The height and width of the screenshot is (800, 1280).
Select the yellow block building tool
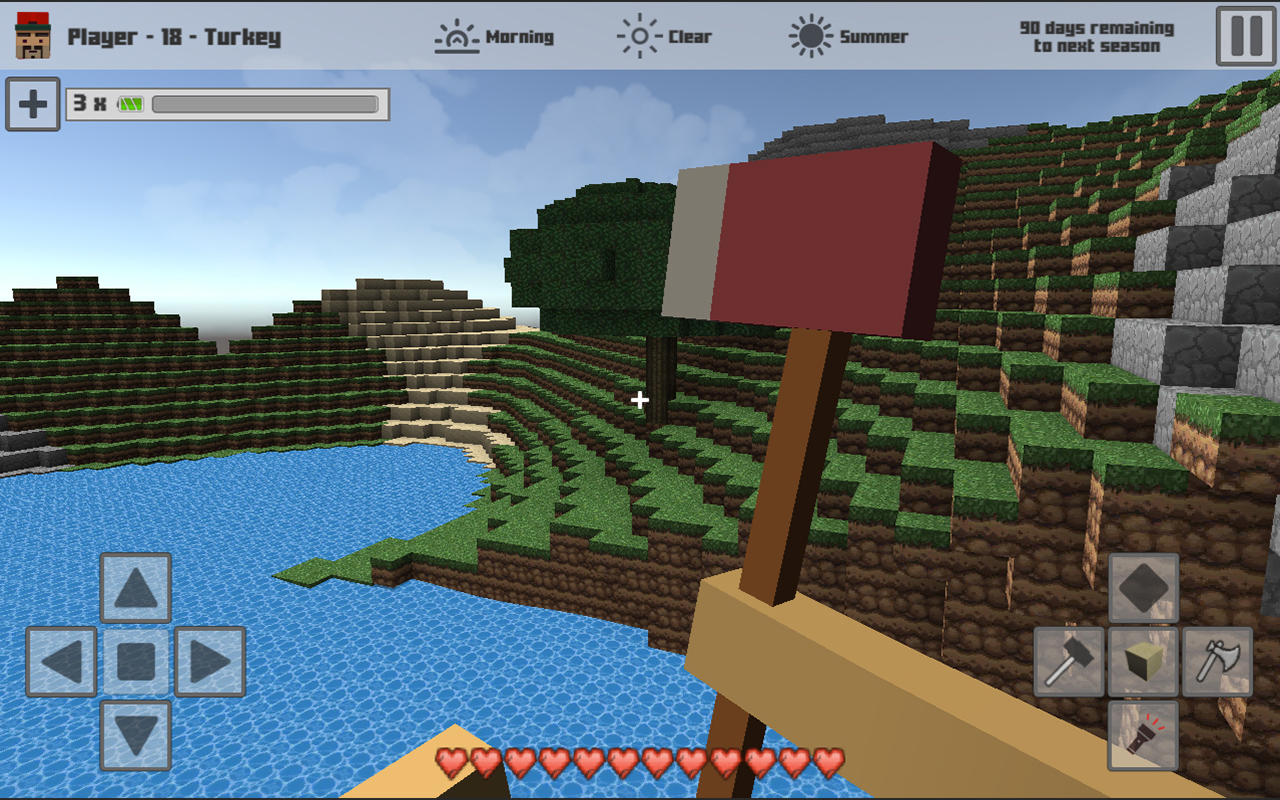(1143, 662)
